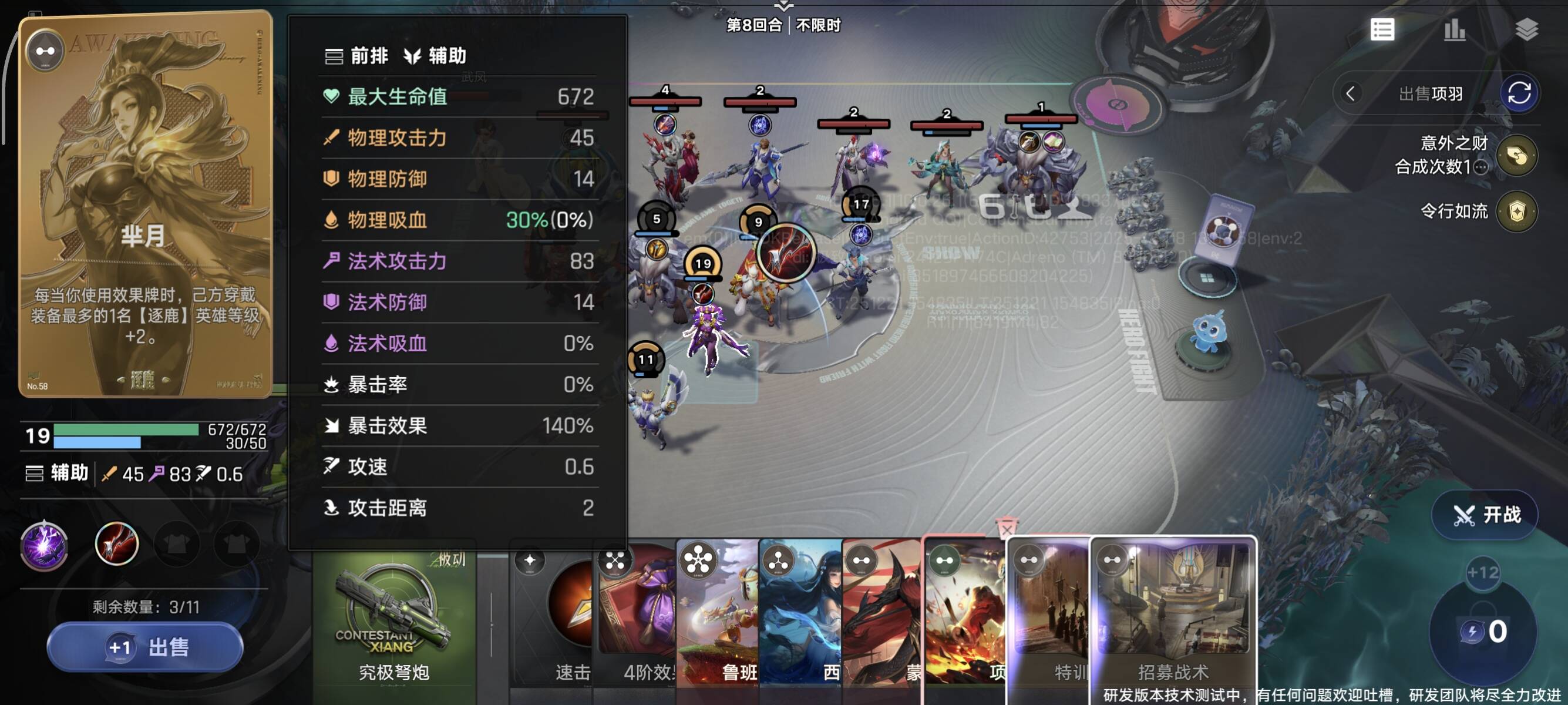Show the bar chart statistics

[1454, 29]
